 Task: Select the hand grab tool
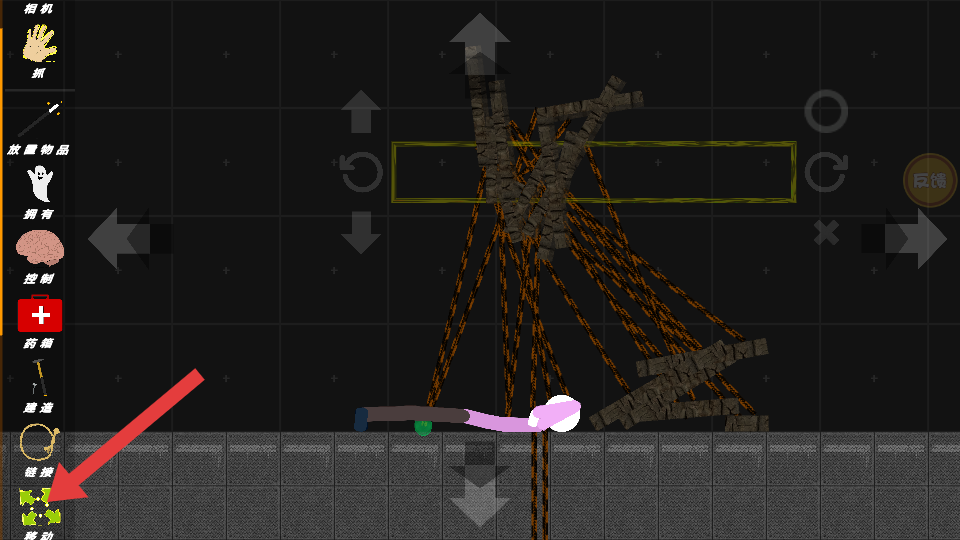[39, 46]
